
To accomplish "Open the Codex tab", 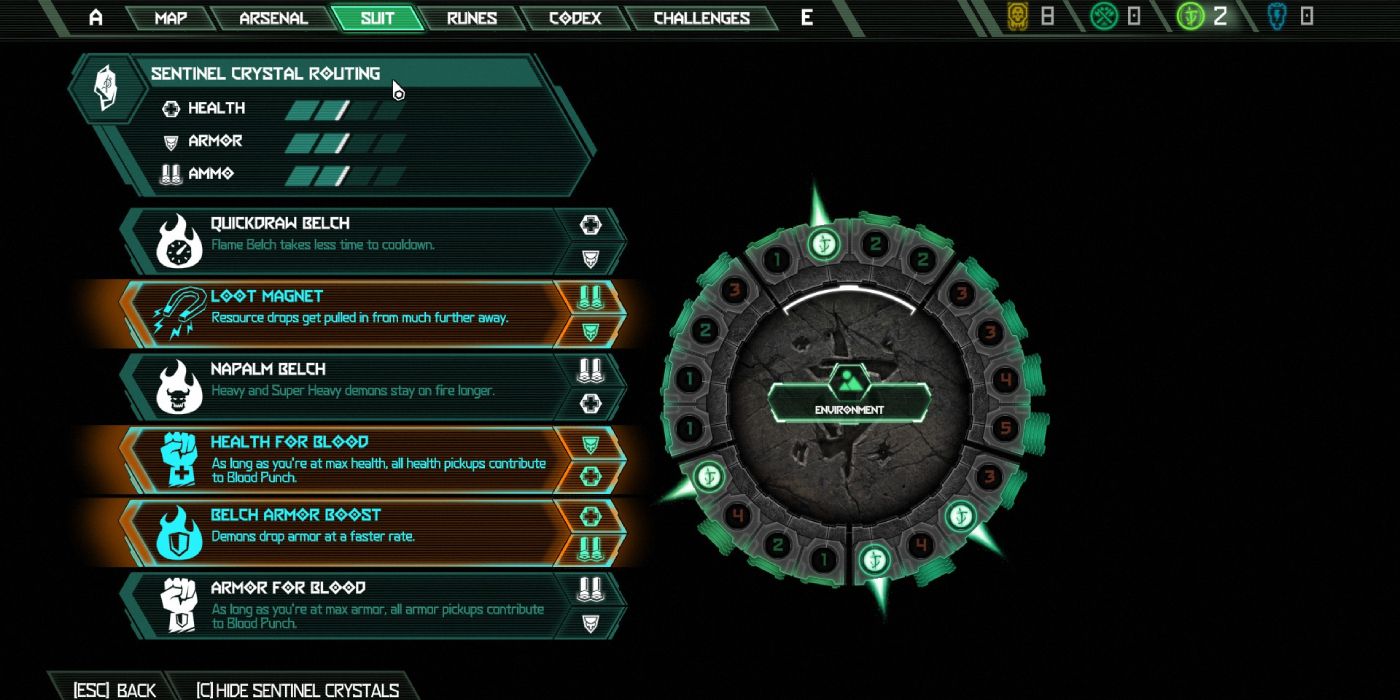I will [574, 18].
